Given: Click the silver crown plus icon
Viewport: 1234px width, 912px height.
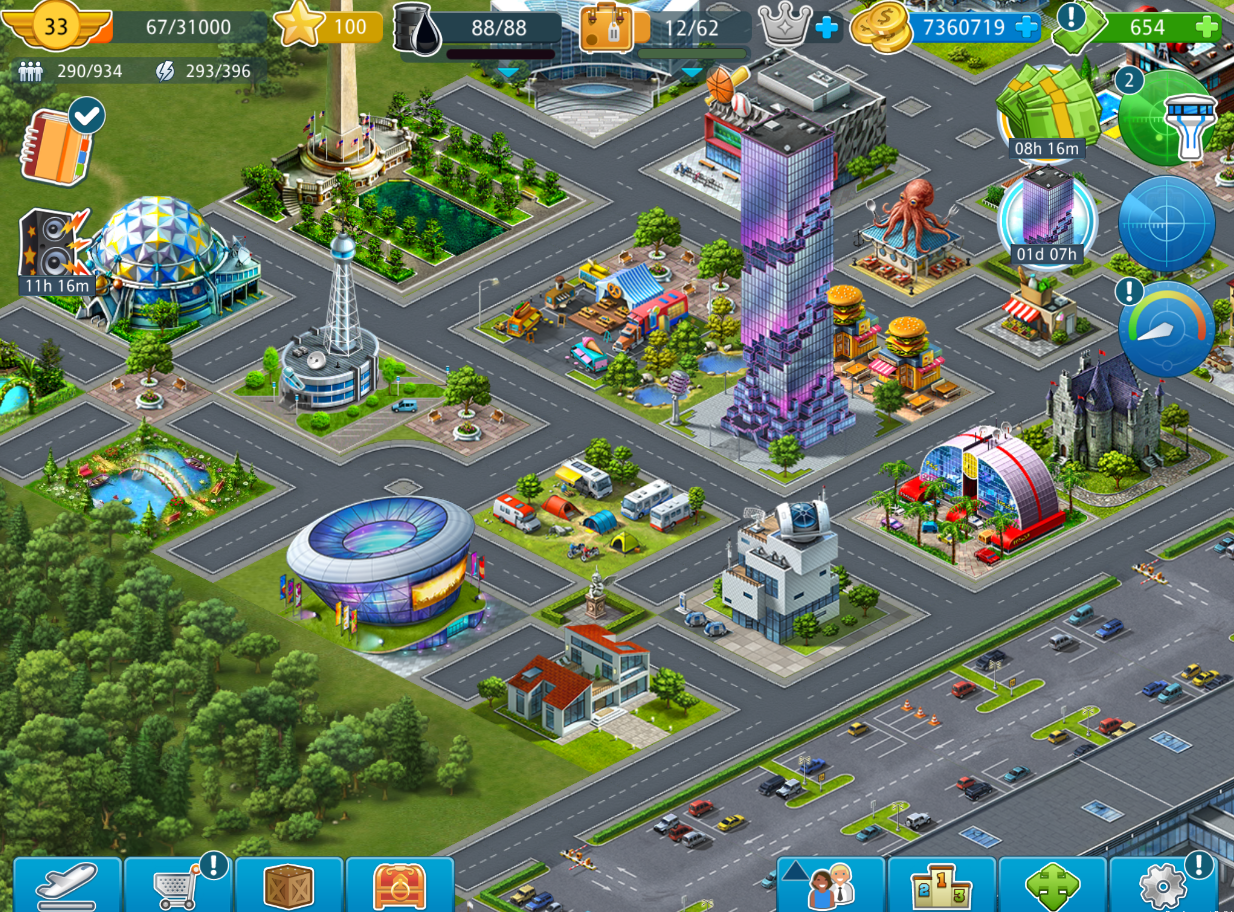Looking at the screenshot, I should (x=826, y=27).
